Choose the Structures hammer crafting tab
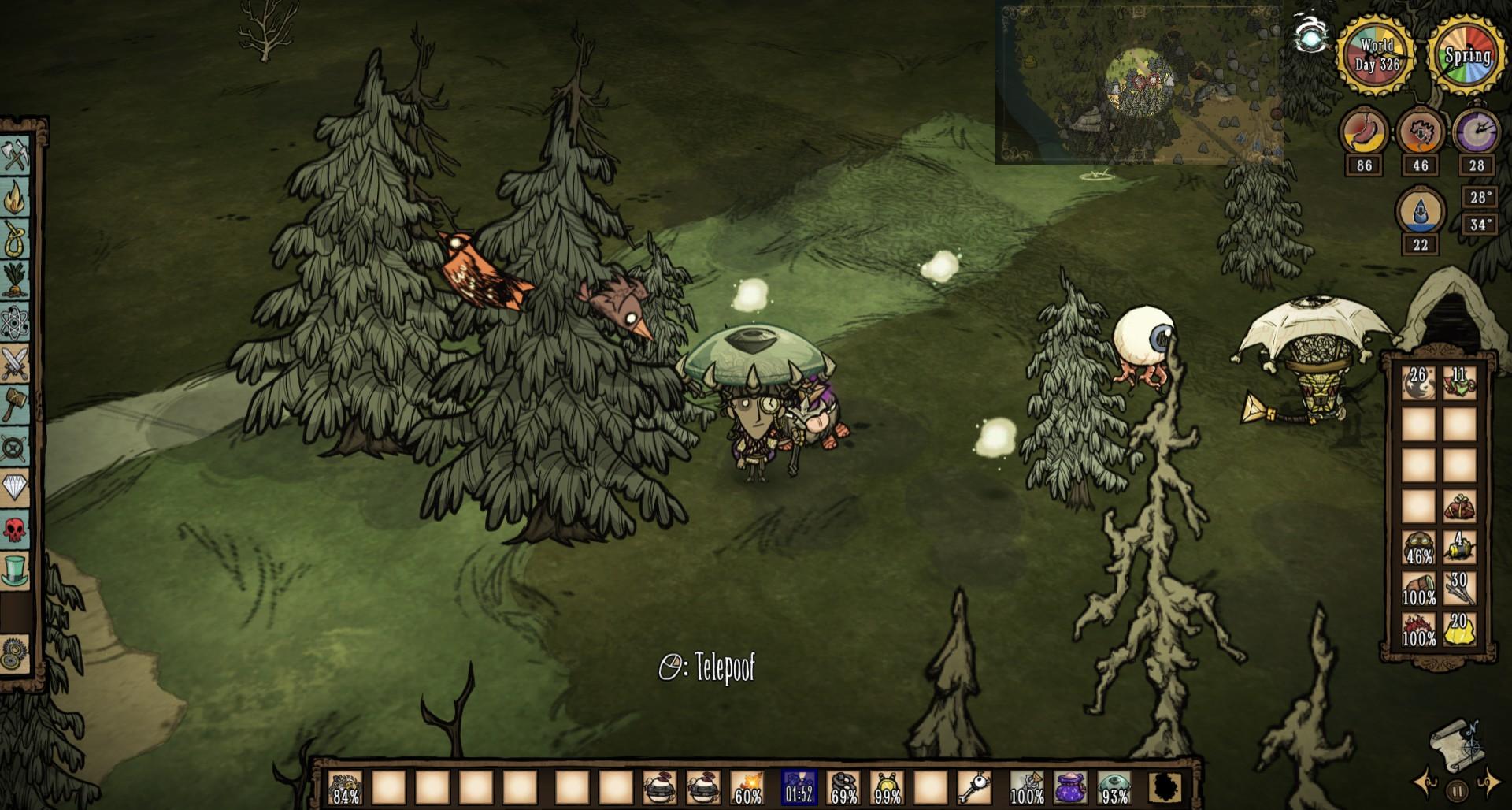Screen dimensions: 1512x810 [x=15, y=405]
